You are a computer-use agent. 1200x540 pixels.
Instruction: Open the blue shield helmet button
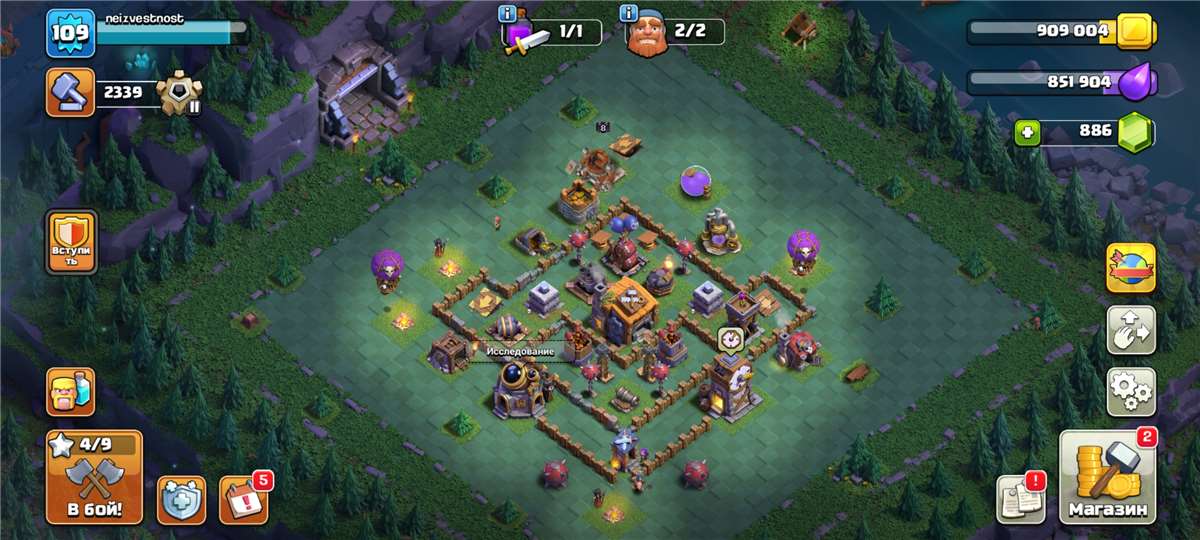tap(181, 500)
